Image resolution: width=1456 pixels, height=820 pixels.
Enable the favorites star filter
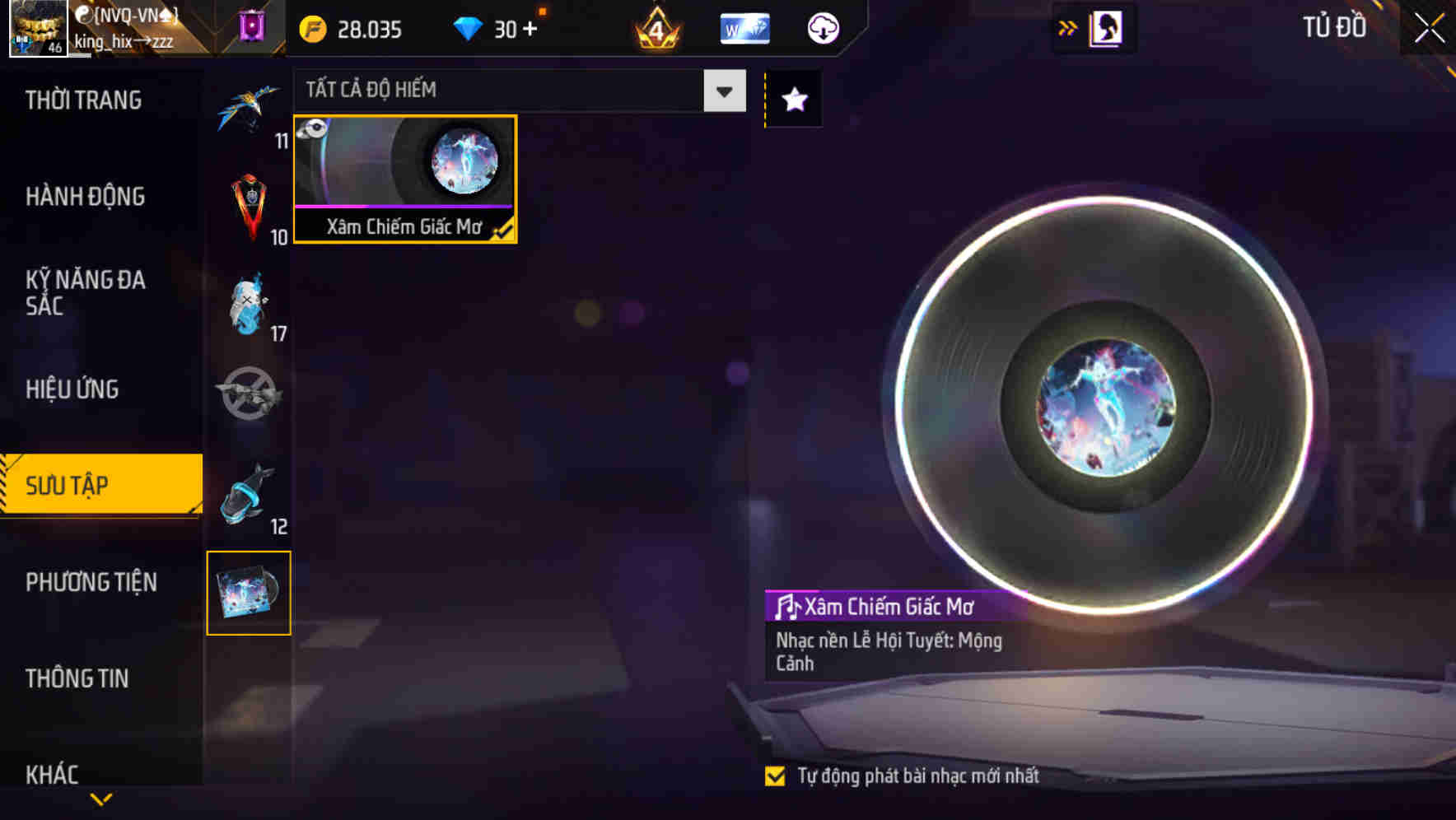click(793, 99)
